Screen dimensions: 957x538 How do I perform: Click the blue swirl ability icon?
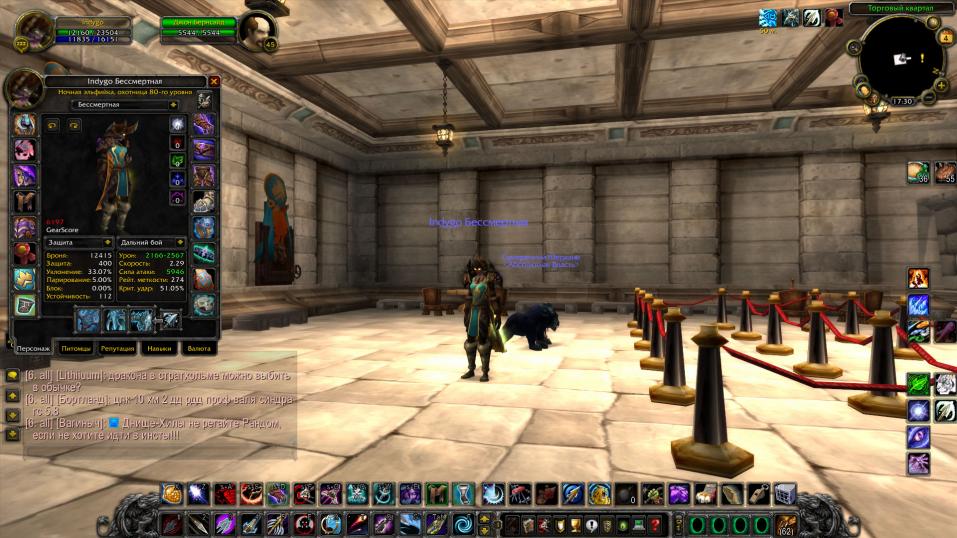[x=463, y=524]
